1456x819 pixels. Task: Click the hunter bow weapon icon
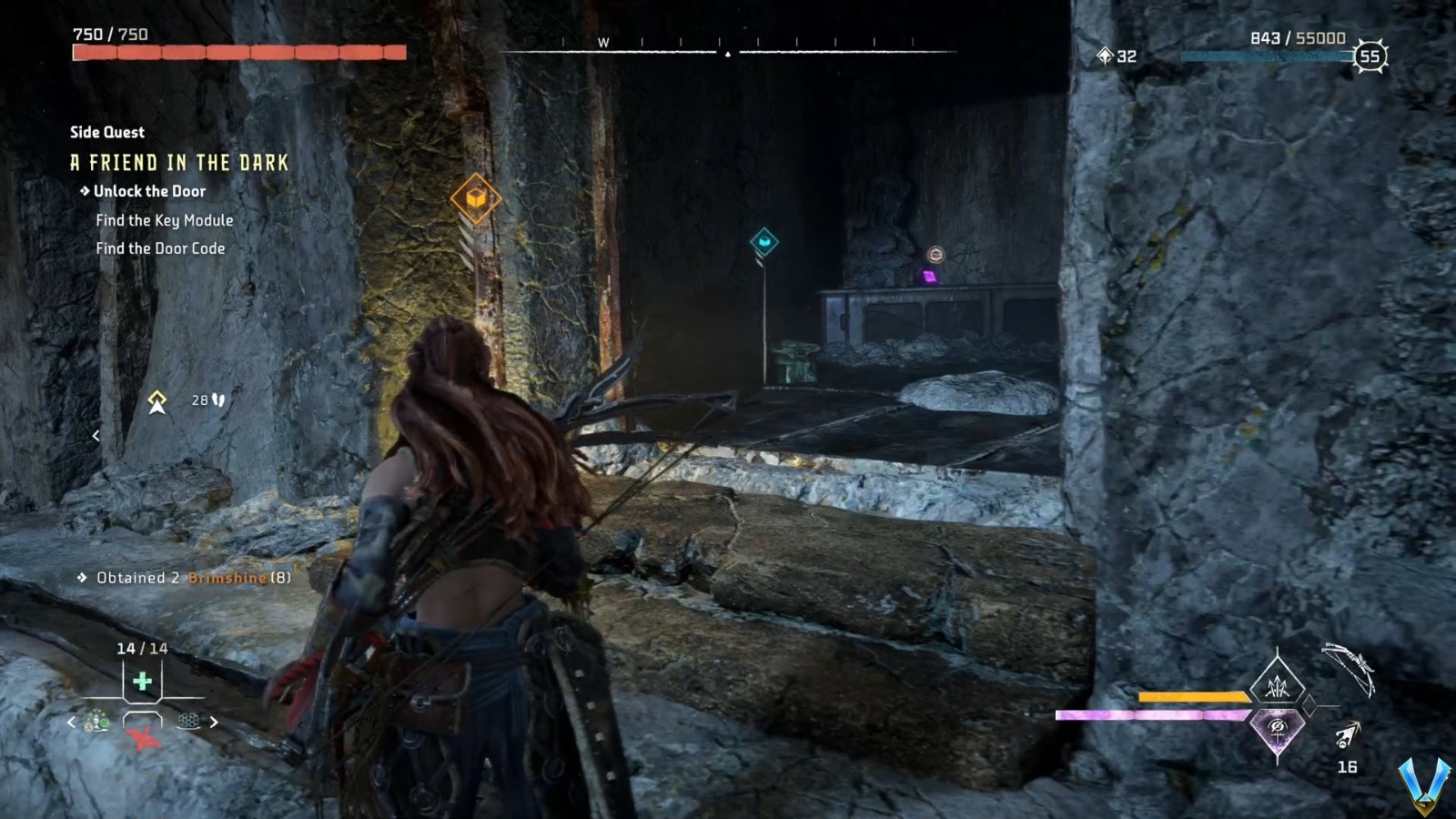click(1350, 667)
